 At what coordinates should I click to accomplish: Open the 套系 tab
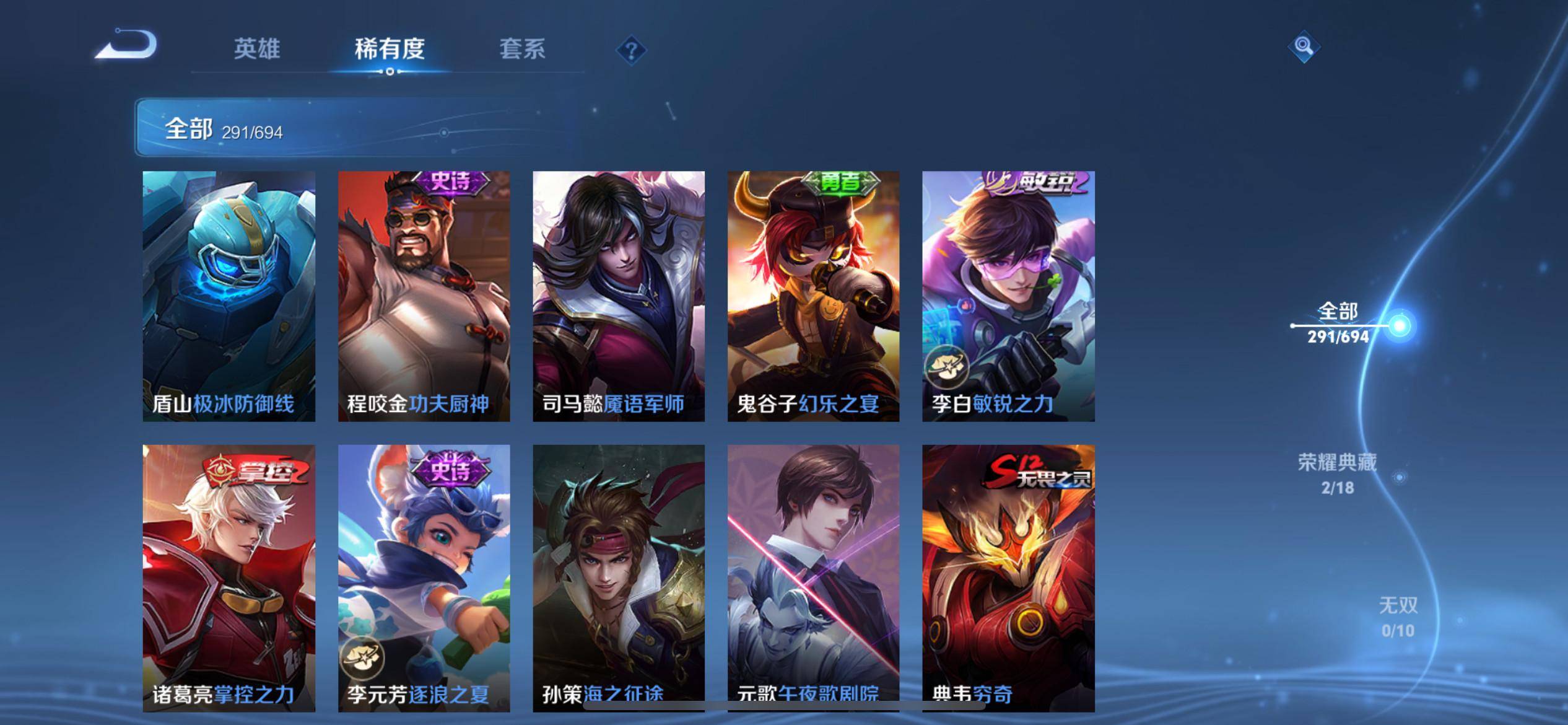pos(522,49)
